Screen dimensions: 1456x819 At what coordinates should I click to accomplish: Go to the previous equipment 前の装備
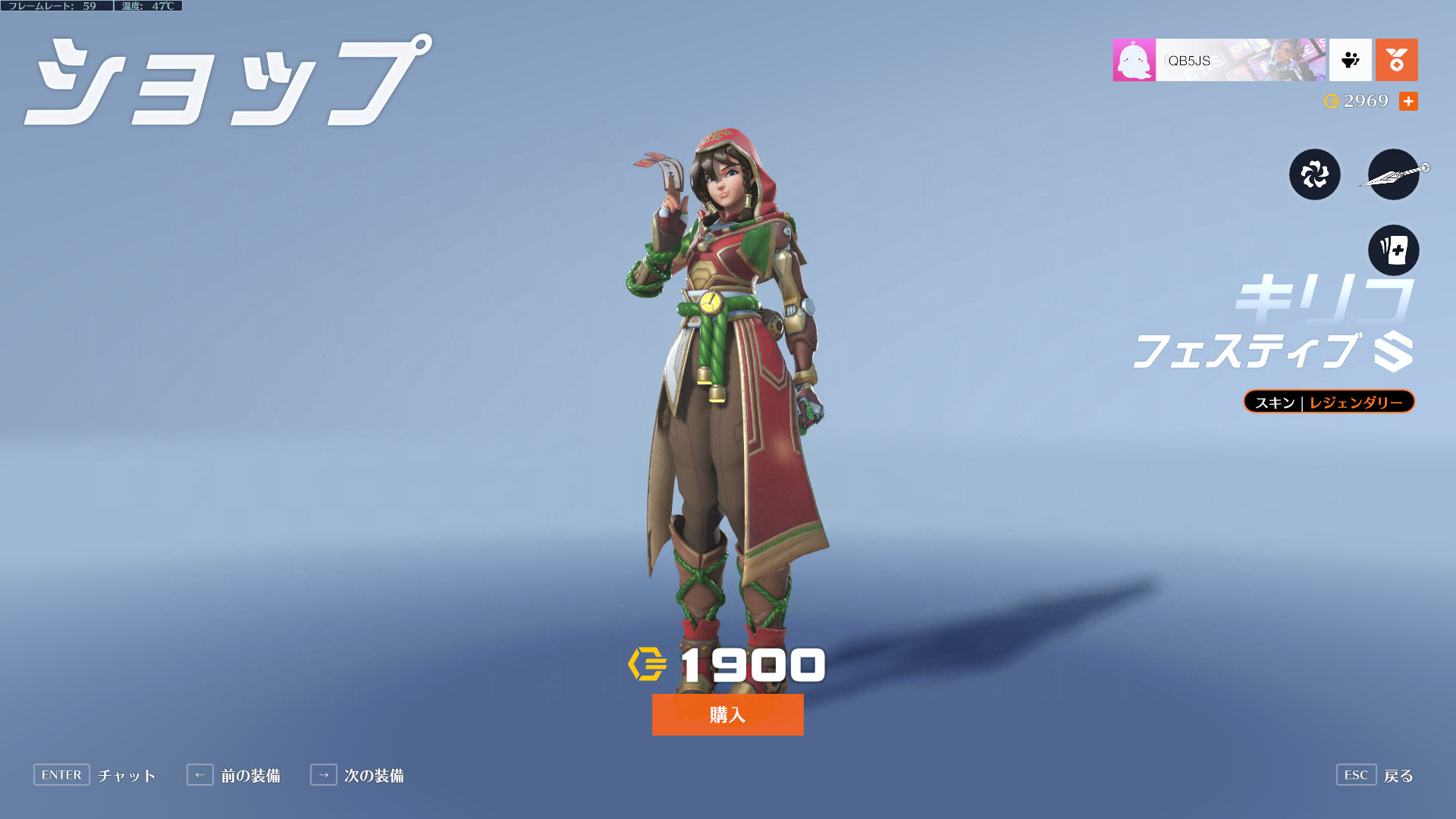click(234, 775)
